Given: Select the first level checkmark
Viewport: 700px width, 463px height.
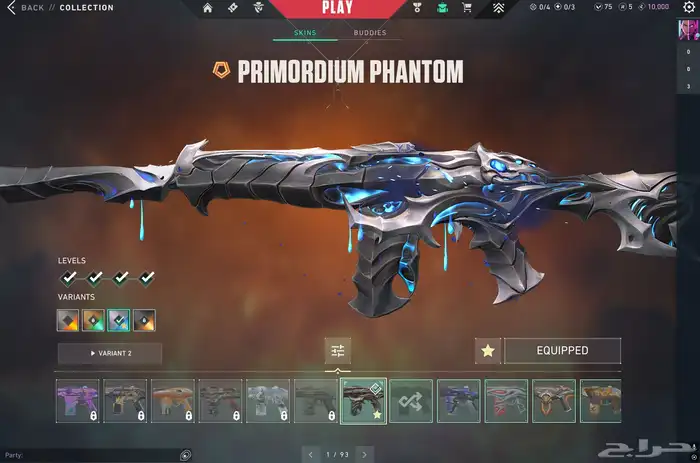Looking at the screenshot, I should [x=69, y=277].
